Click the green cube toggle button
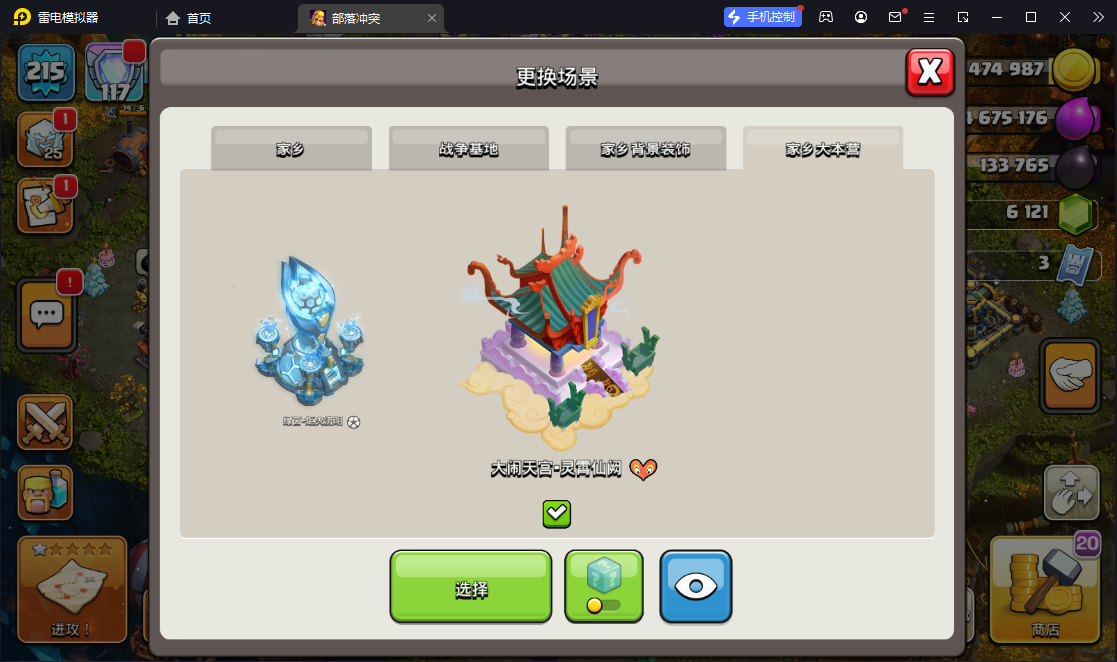Image resolution: width=1117 pixels, height=662 pixels. coord(603,586)
